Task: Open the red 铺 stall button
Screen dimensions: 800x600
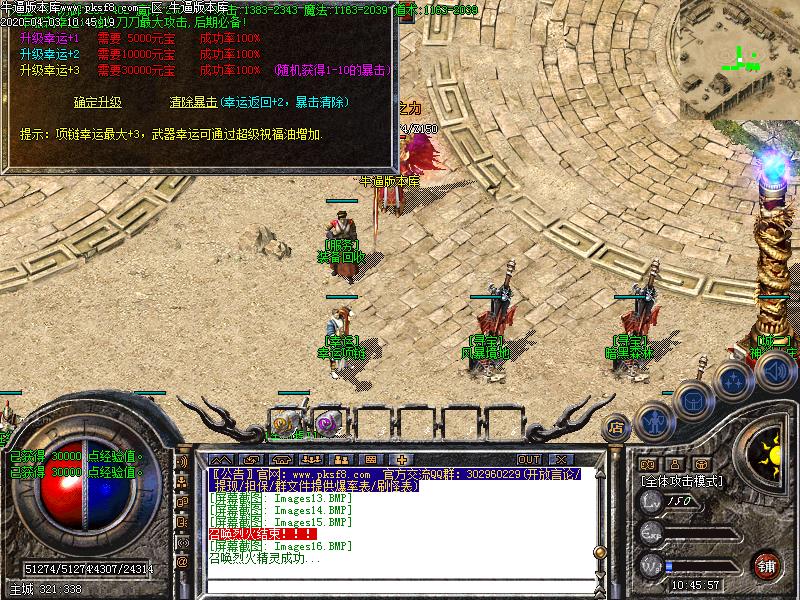Action: [x=767, y=564]
